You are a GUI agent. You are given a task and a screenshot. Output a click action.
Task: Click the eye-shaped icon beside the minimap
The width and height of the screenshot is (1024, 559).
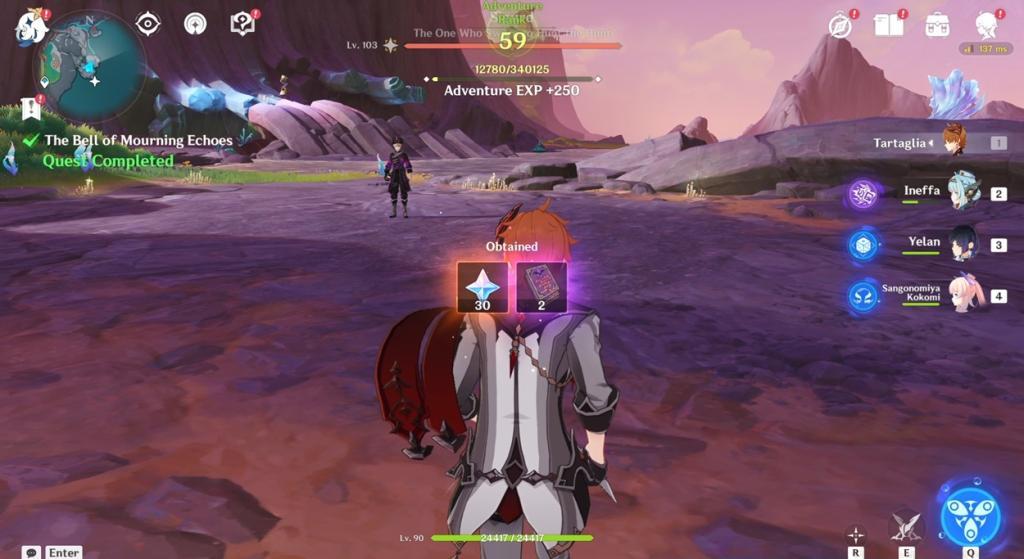[x=148, y=24]
